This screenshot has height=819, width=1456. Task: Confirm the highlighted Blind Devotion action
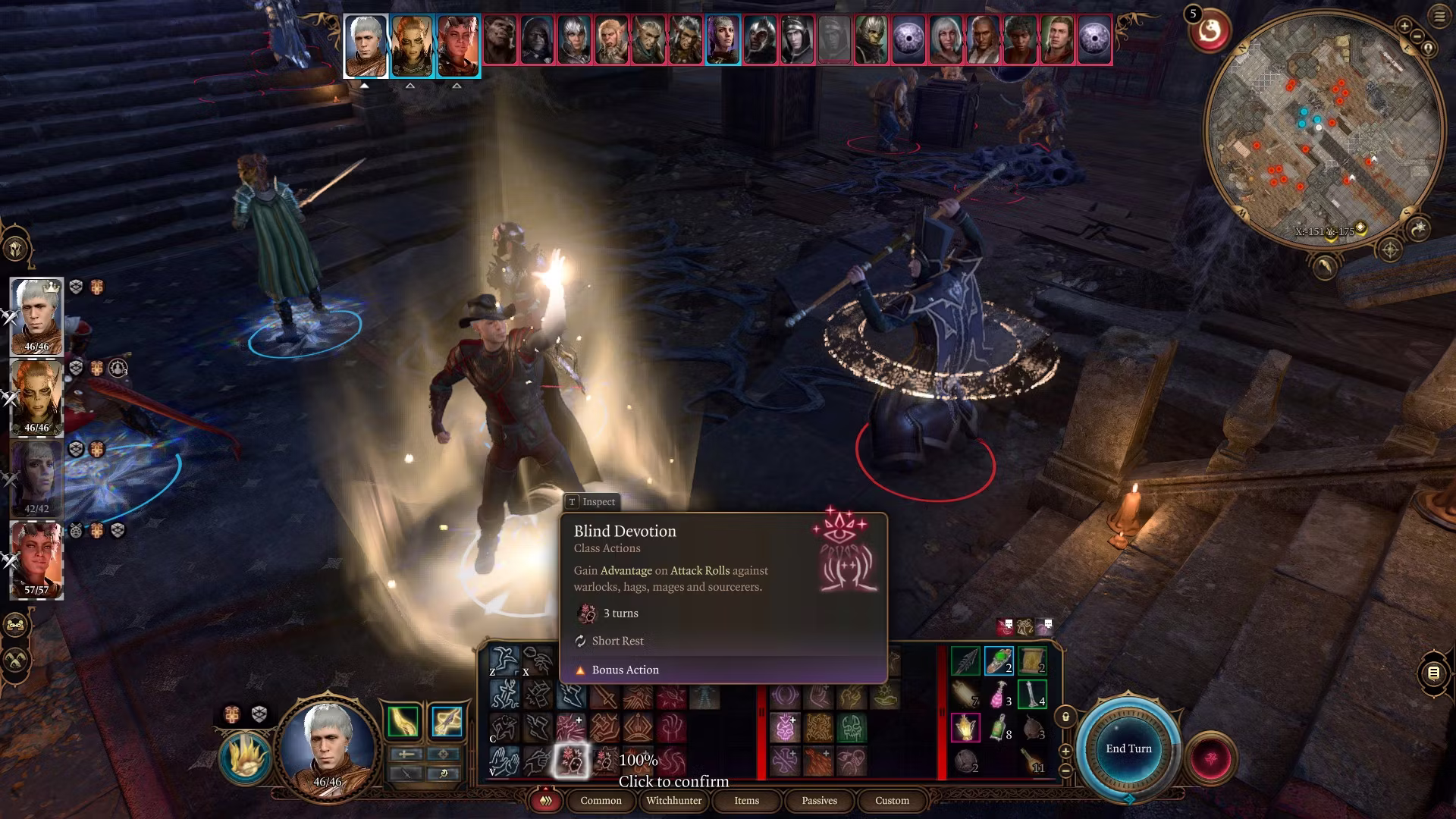[570, 760]
